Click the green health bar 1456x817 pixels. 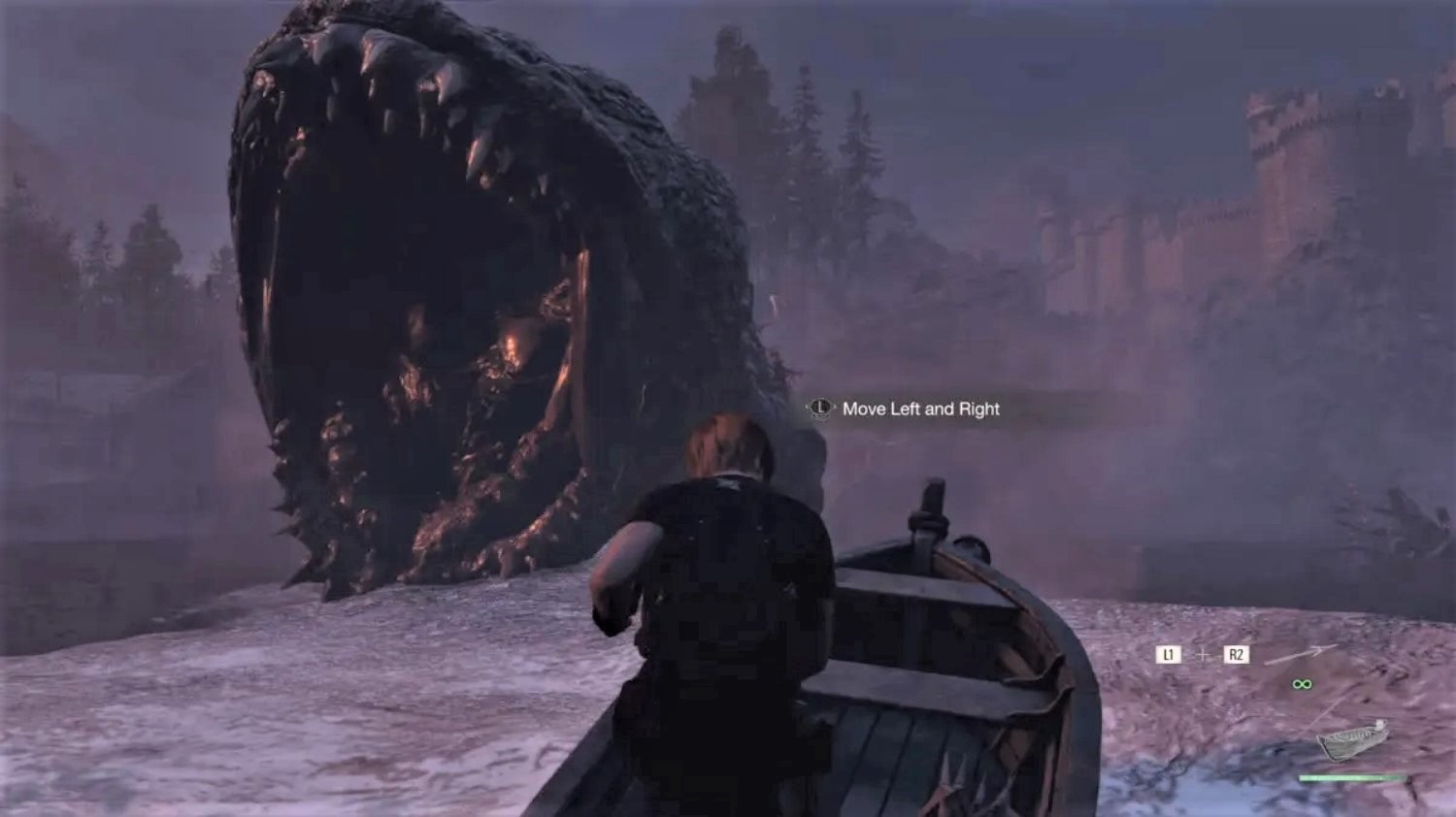[x=1349, y=777]
